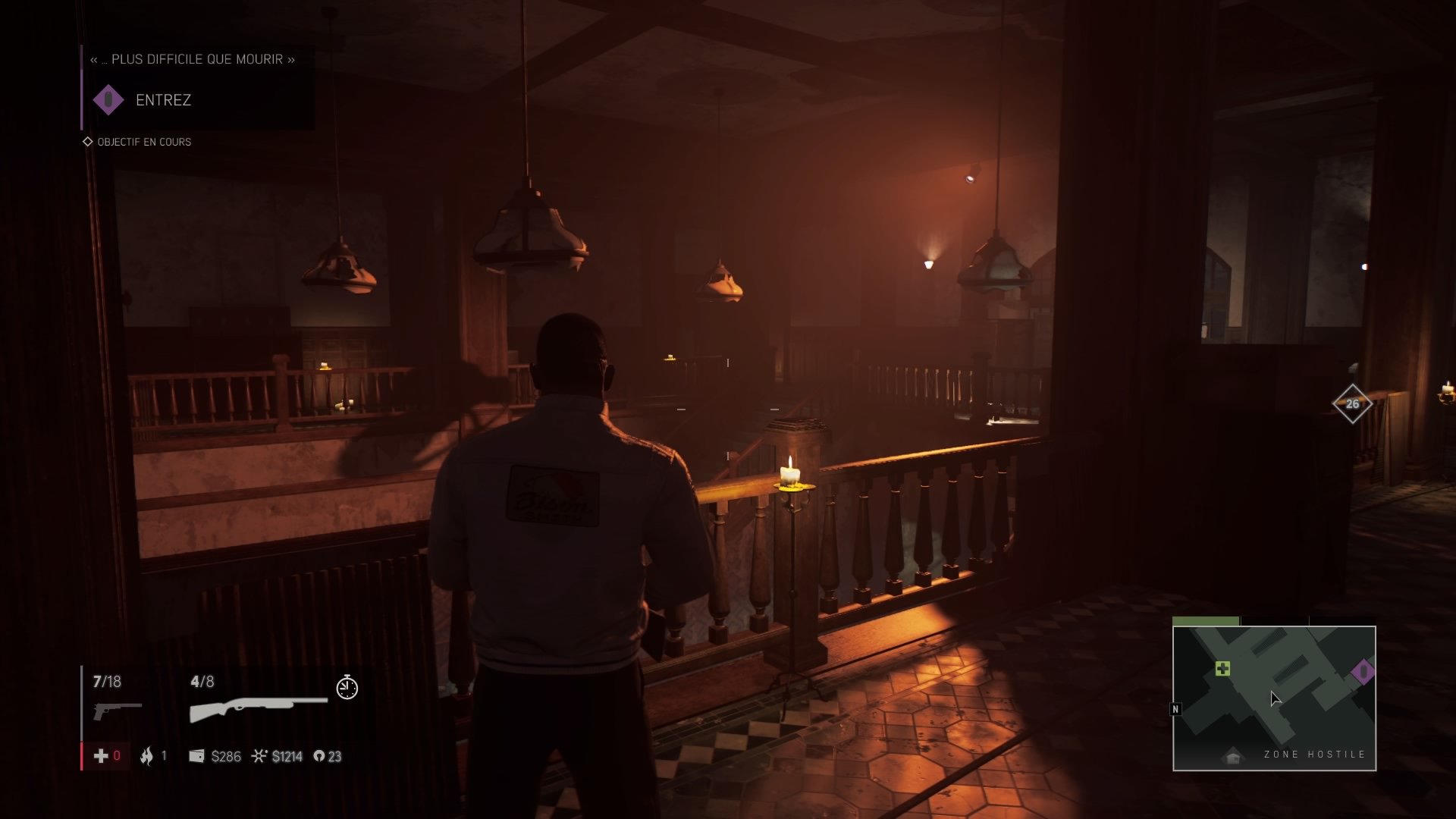Click the distance waypoint marker showing 26
Image resolution: width=1456 pixels, height=819 pixels.
click(1352, 403)
